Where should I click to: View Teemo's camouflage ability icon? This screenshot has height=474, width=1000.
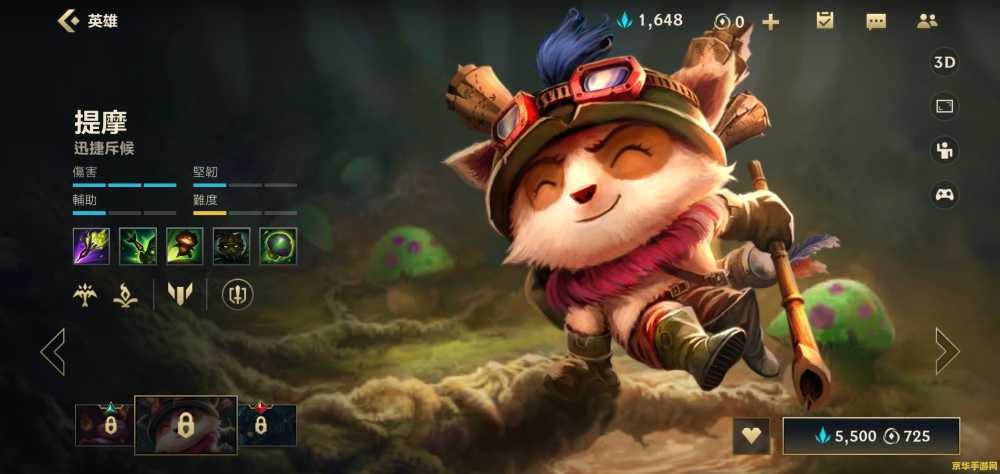(x=232, y=246)
